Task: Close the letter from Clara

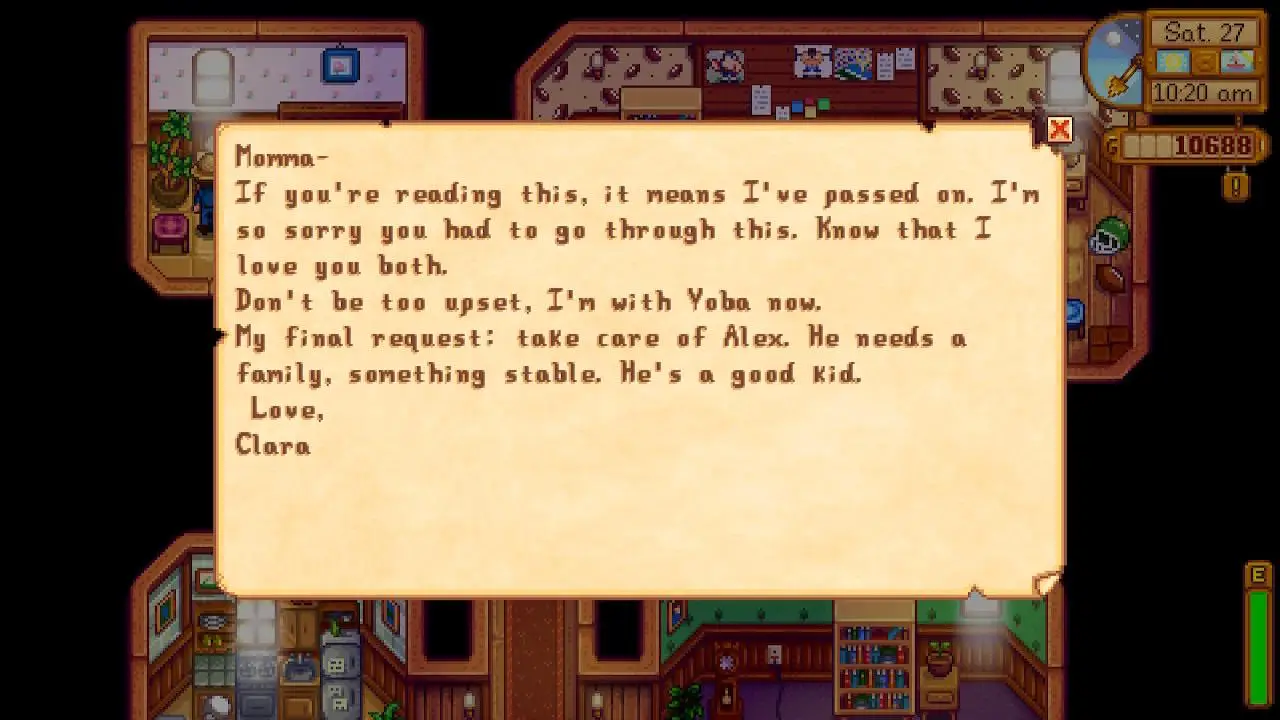Action: (1059, 130)
